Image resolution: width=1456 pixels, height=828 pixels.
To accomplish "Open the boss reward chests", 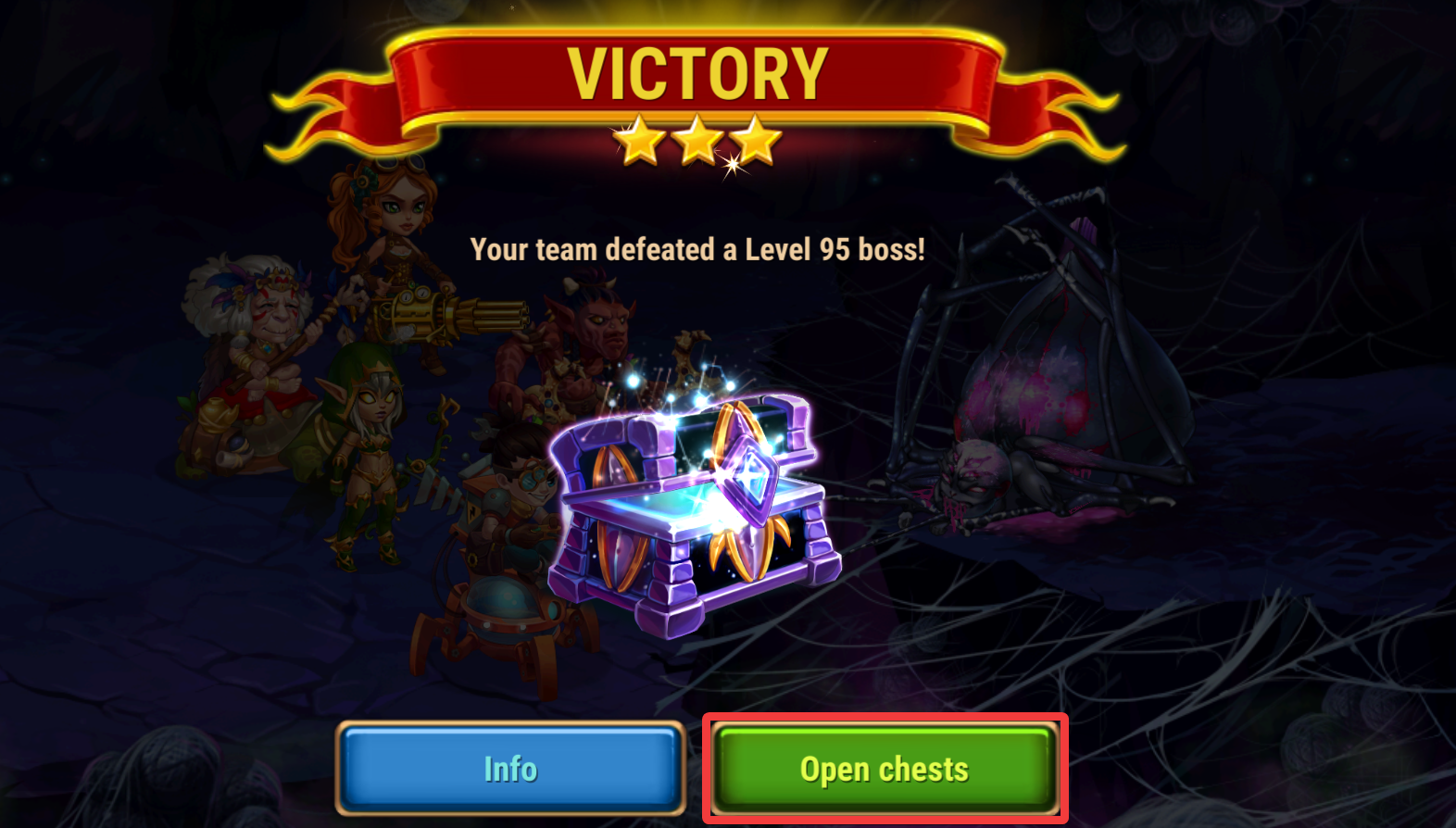I will click(885, 769).
